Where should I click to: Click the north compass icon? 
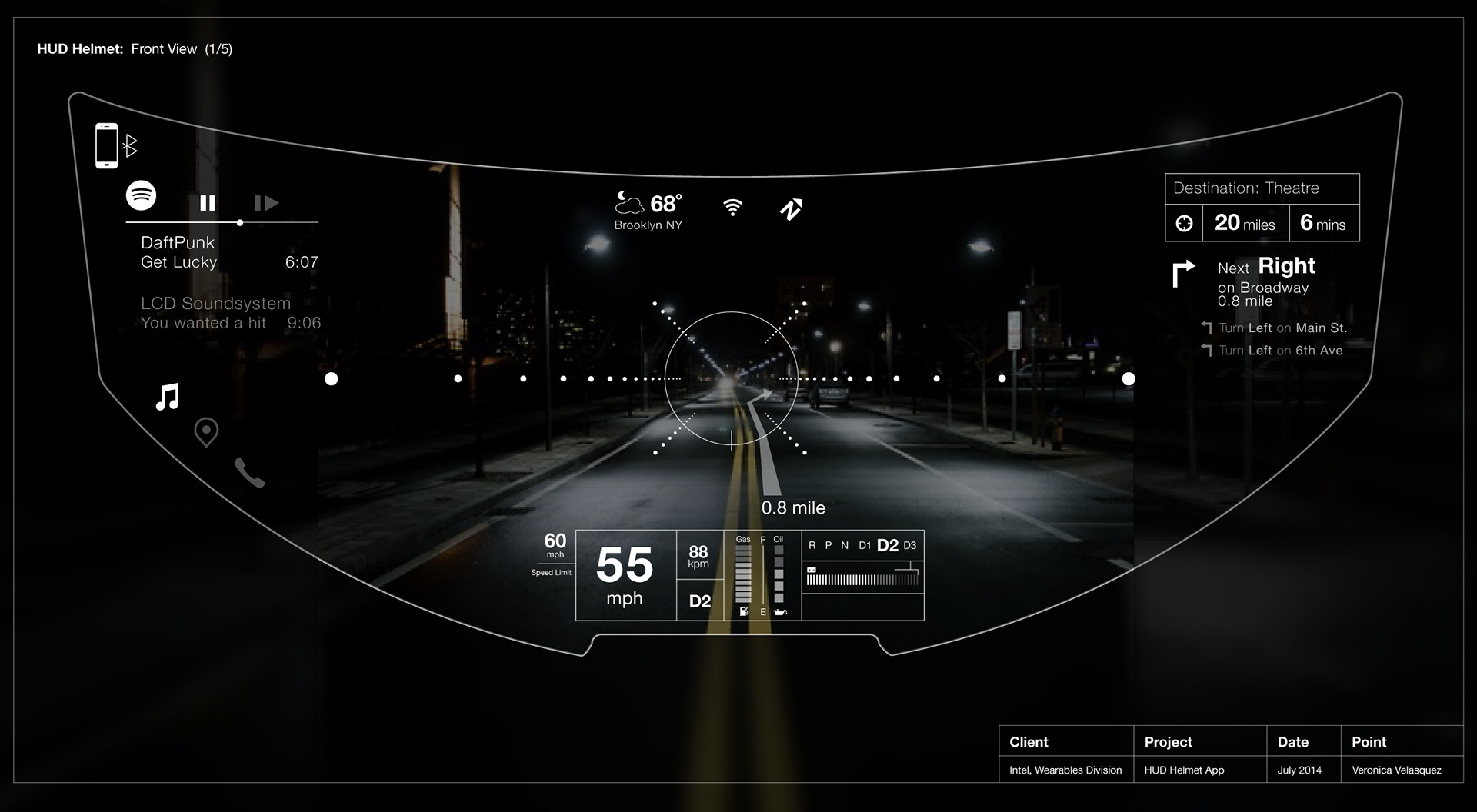tap(791, 208)
